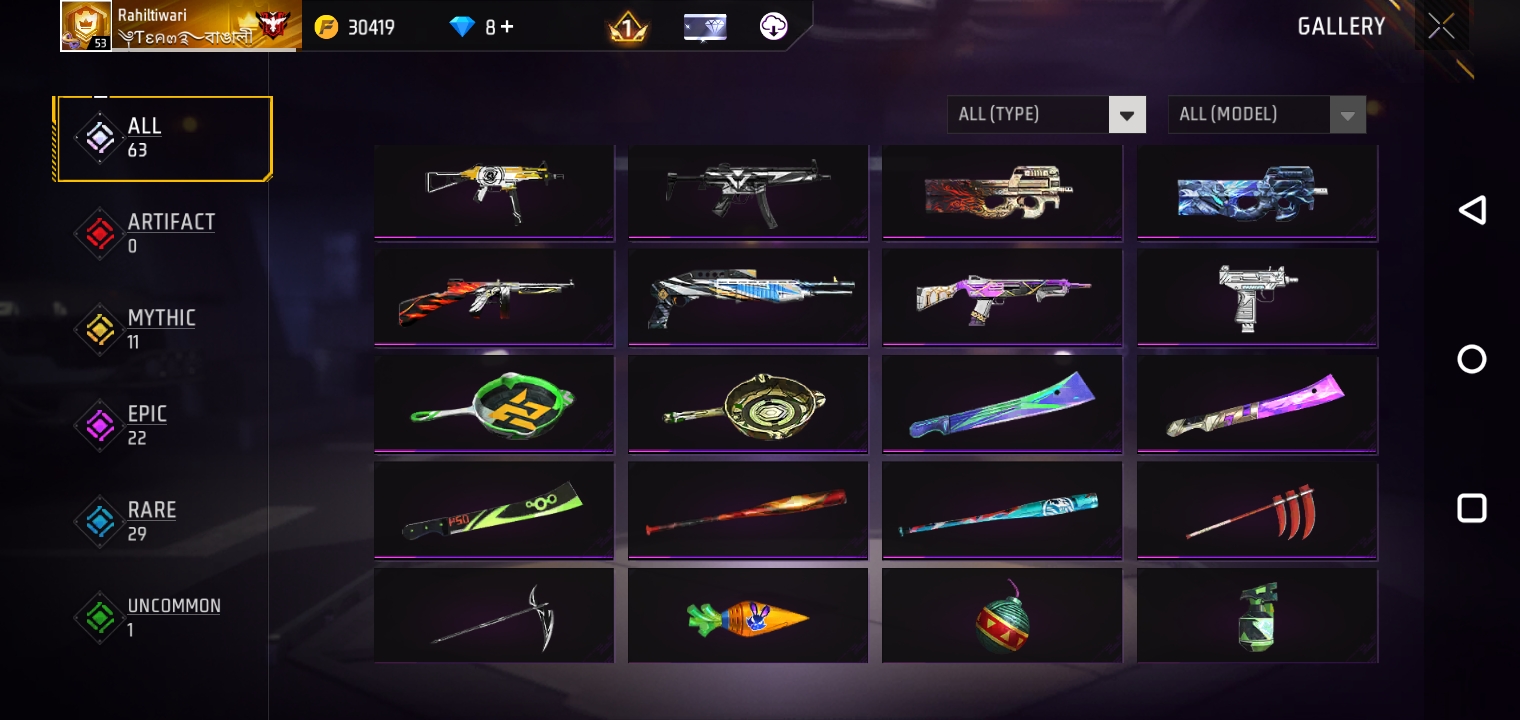Click the blue RARE rarity diamond icon
1520x720 pixels.
click(x=100, y=521)
